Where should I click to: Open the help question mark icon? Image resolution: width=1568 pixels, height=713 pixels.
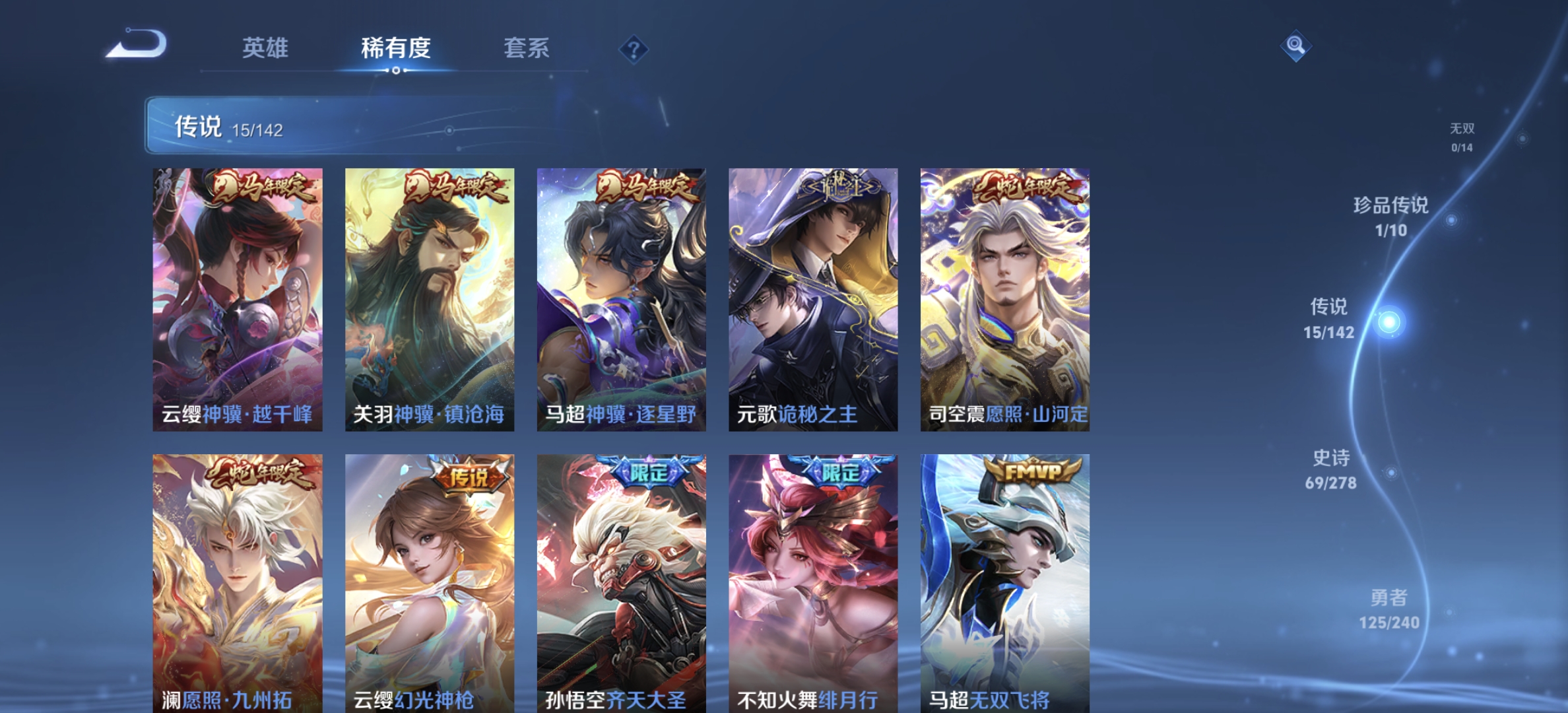pos(633,50)
